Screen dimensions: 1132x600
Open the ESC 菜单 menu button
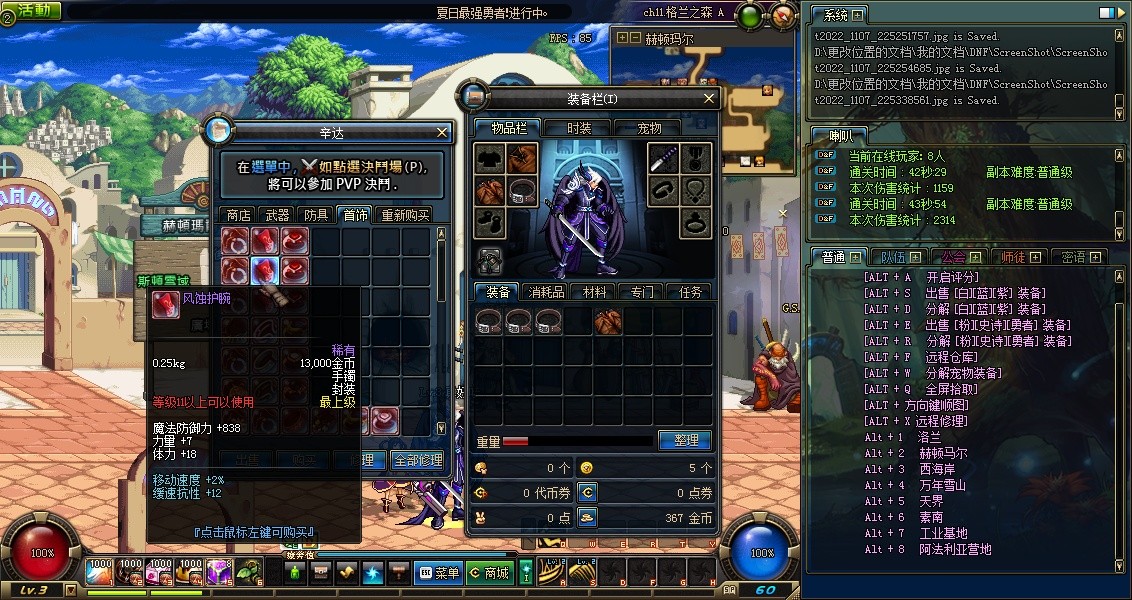[439, 573]
